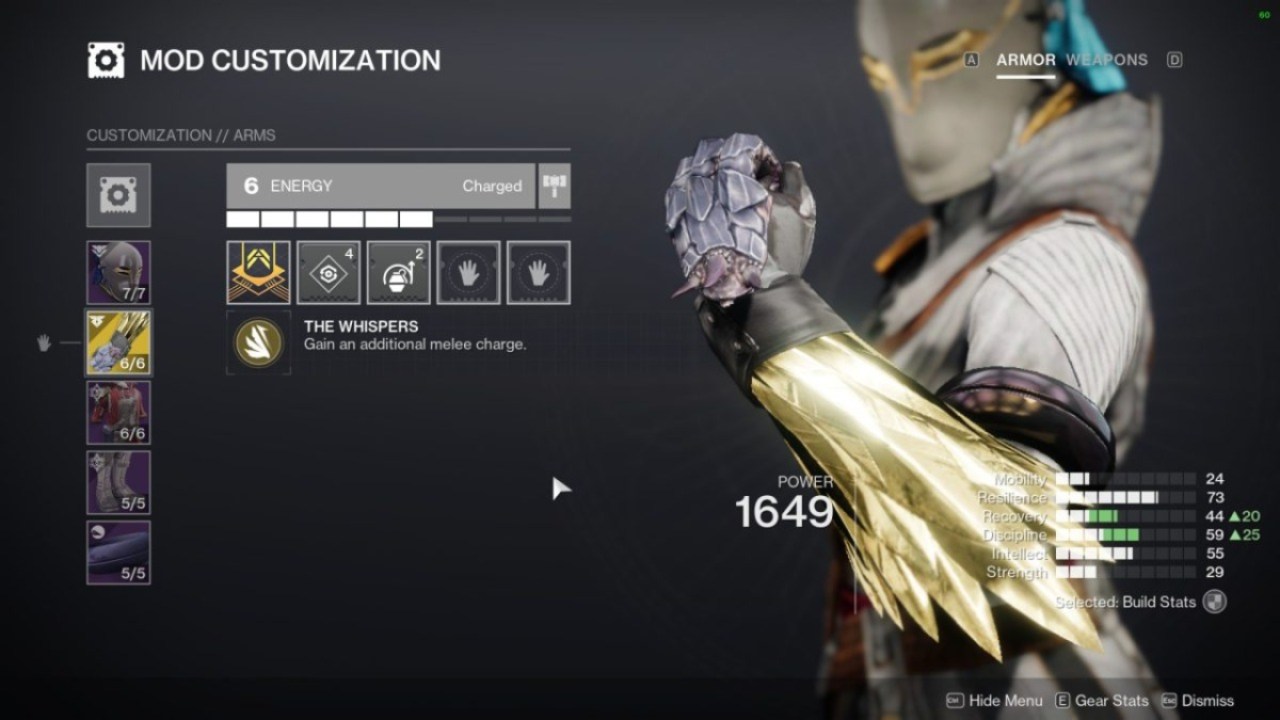
Task: Open the first empty arms mod socket
Action: pyautogui.click(x=468, y=272)
